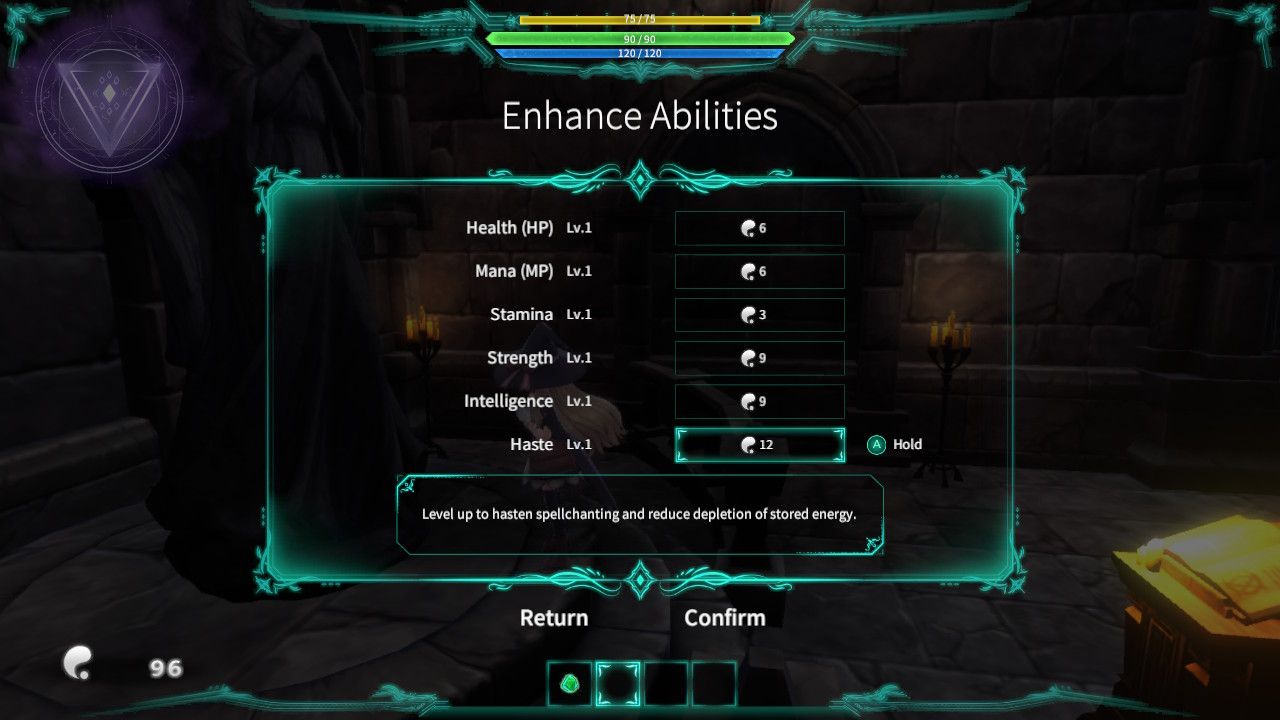The image size is (1280, 720).
Task: Click the soul icon in the Strength cost box
Action: click(x=746, y=357)
